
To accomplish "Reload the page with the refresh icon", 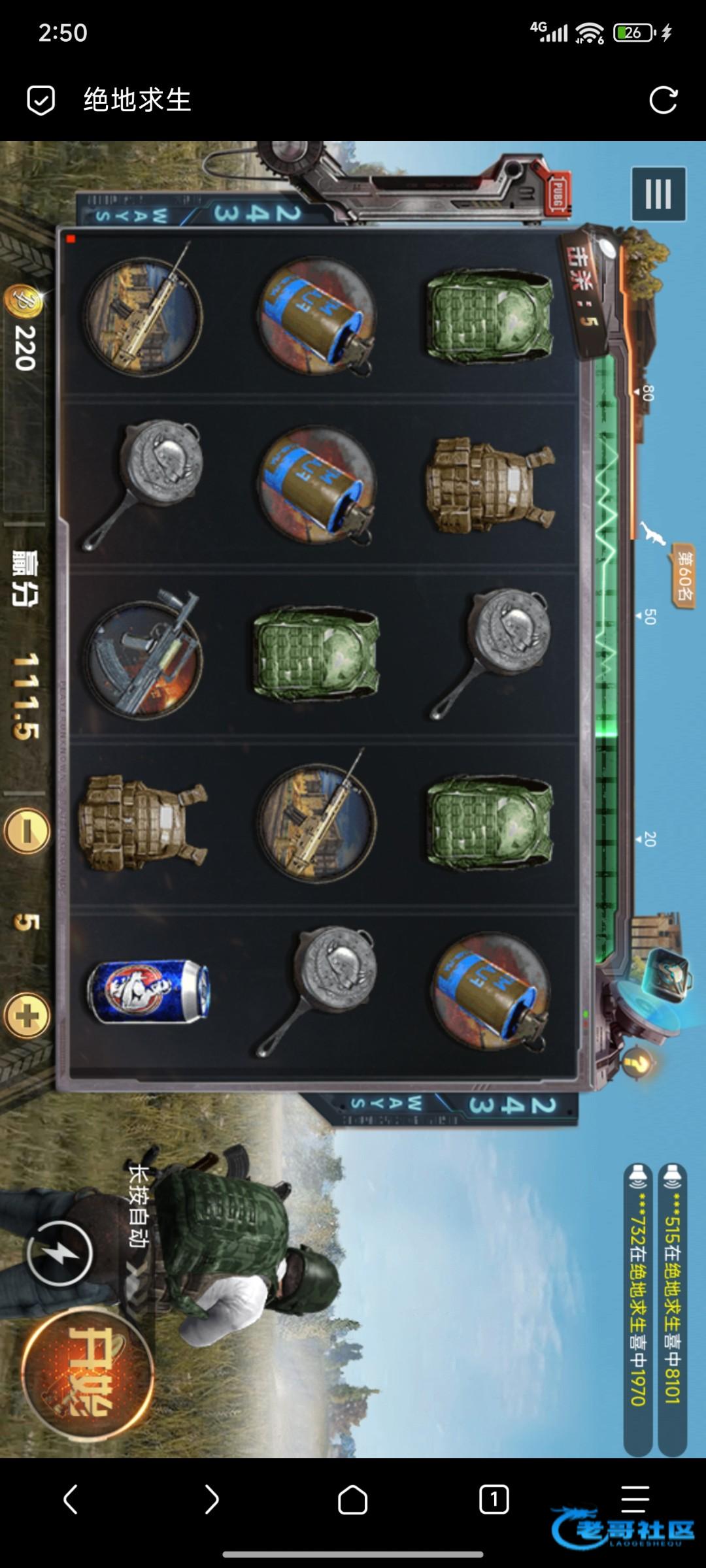I will pos(663,100).
